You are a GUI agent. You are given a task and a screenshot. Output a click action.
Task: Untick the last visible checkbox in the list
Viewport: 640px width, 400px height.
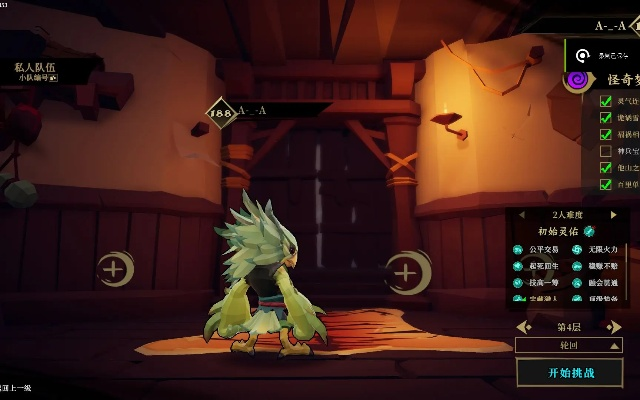(x=605, y=184)
